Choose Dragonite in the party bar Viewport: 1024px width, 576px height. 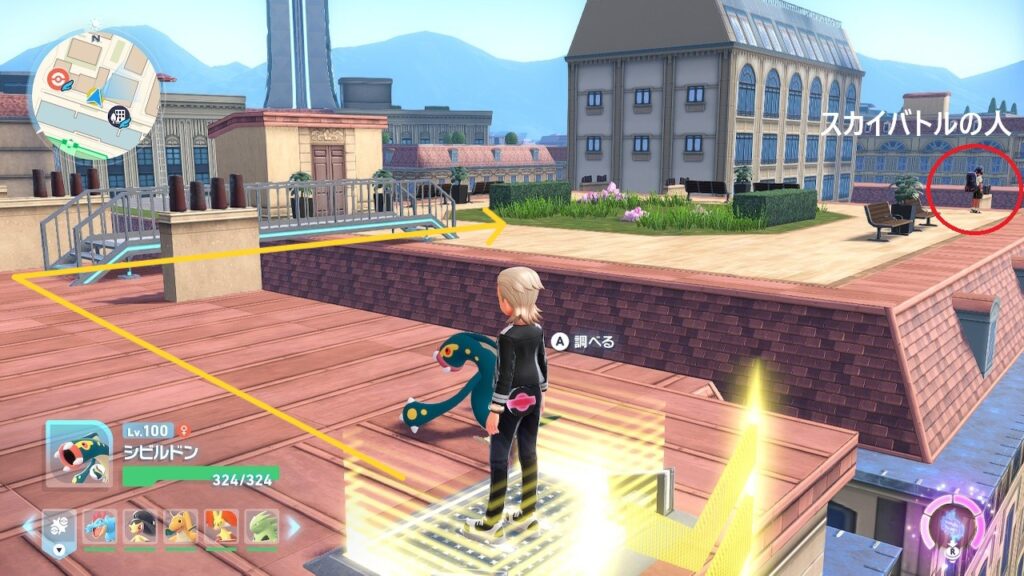click(181, 526)
